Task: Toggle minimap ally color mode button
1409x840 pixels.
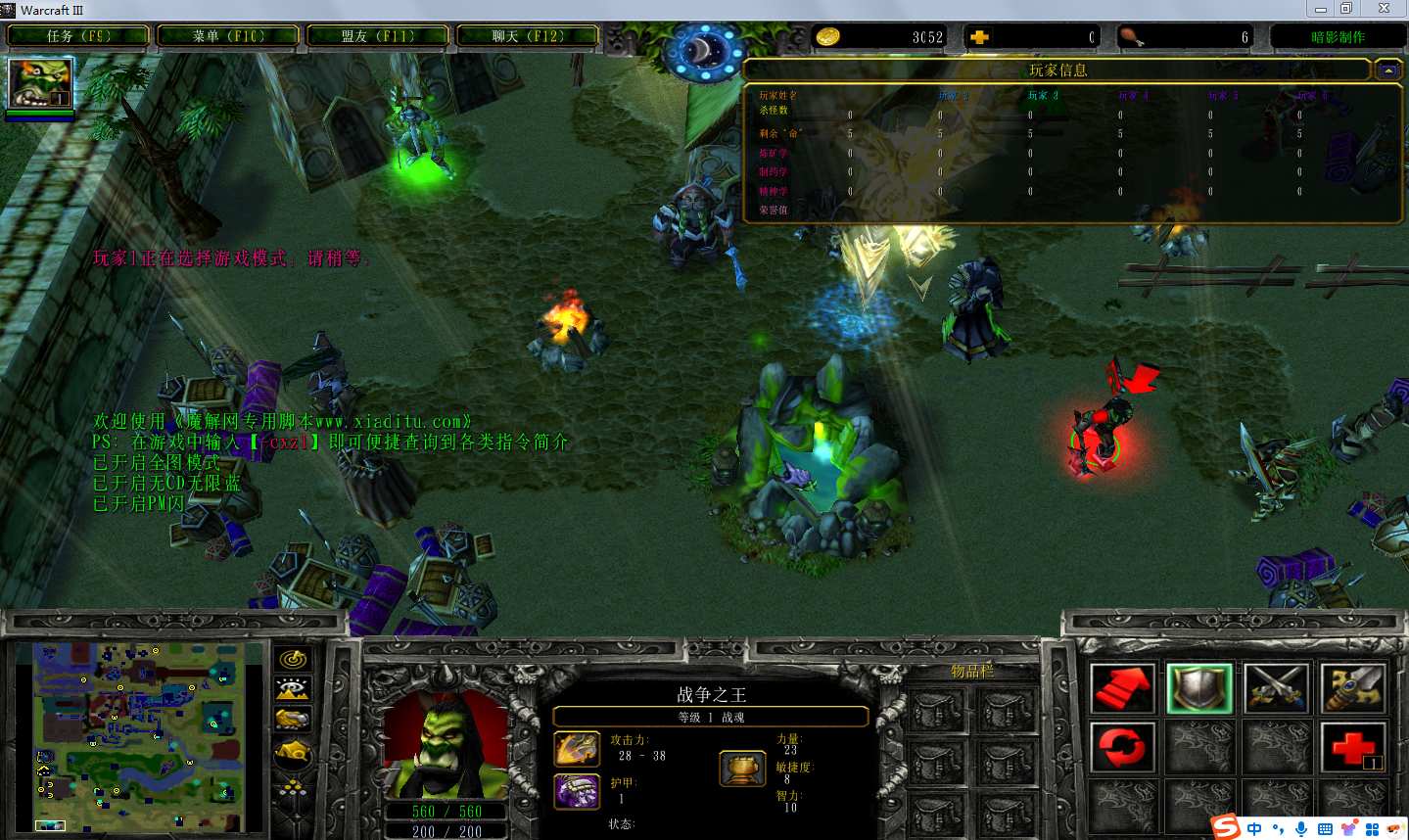Action: (x=293, y=721)
